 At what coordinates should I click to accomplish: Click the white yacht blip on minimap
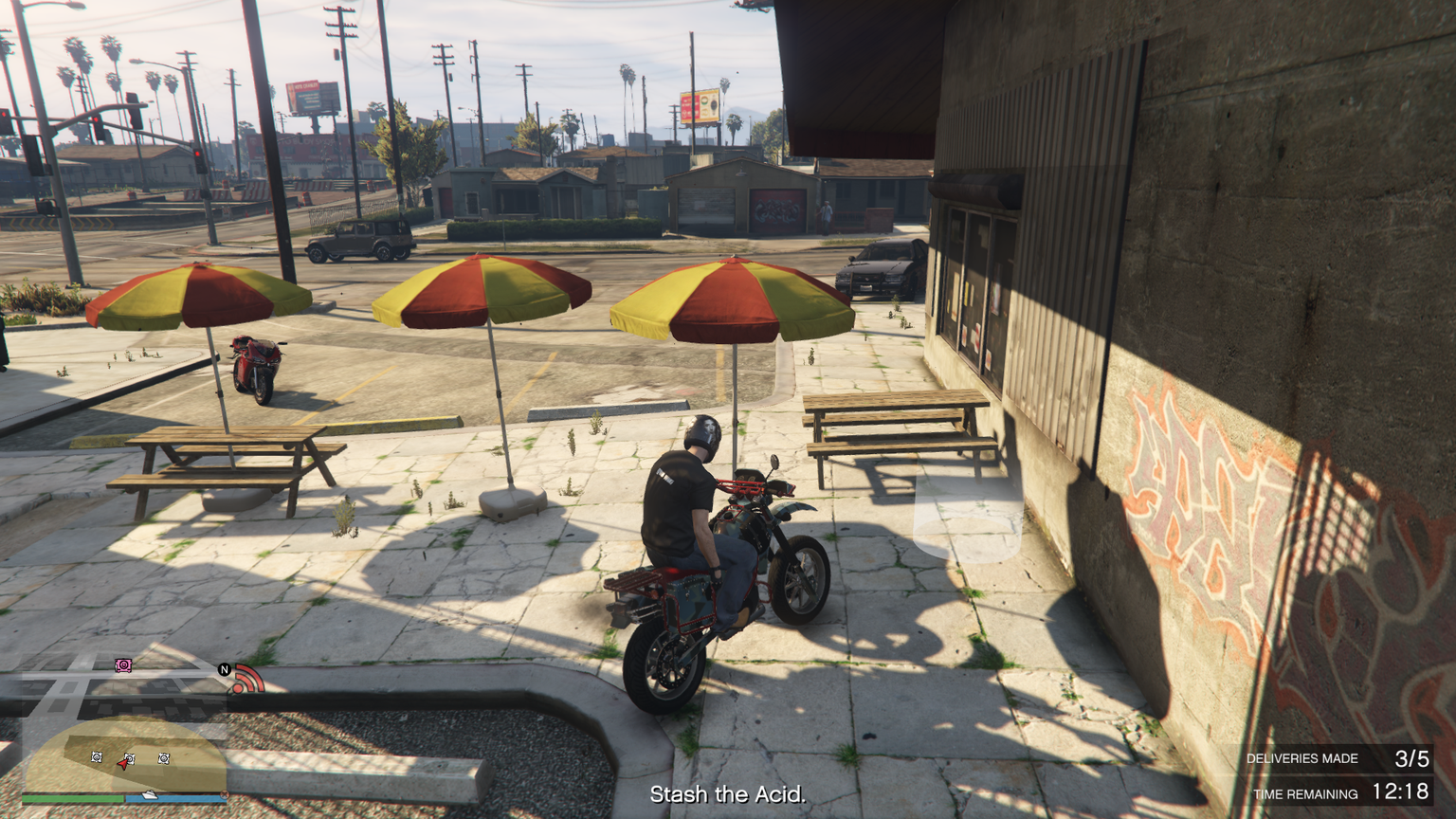149,793
